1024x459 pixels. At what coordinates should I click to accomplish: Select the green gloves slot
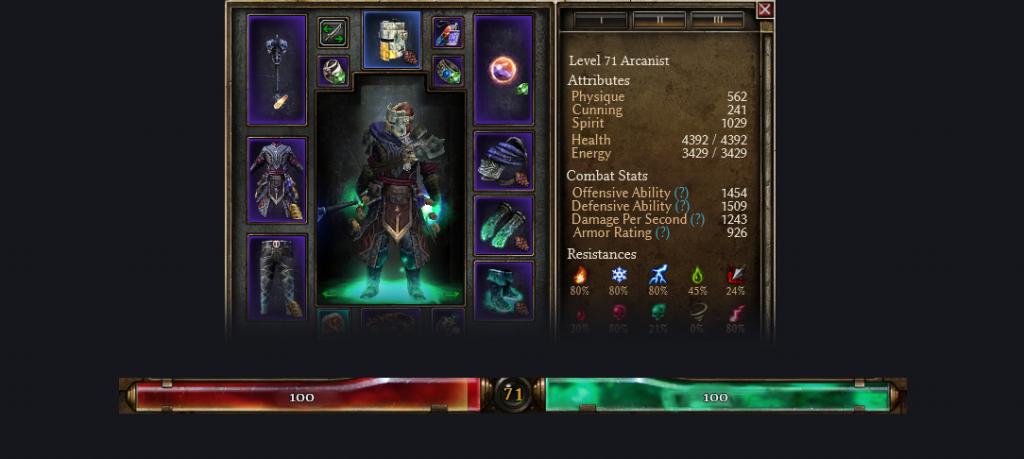(x=503, y=225)
